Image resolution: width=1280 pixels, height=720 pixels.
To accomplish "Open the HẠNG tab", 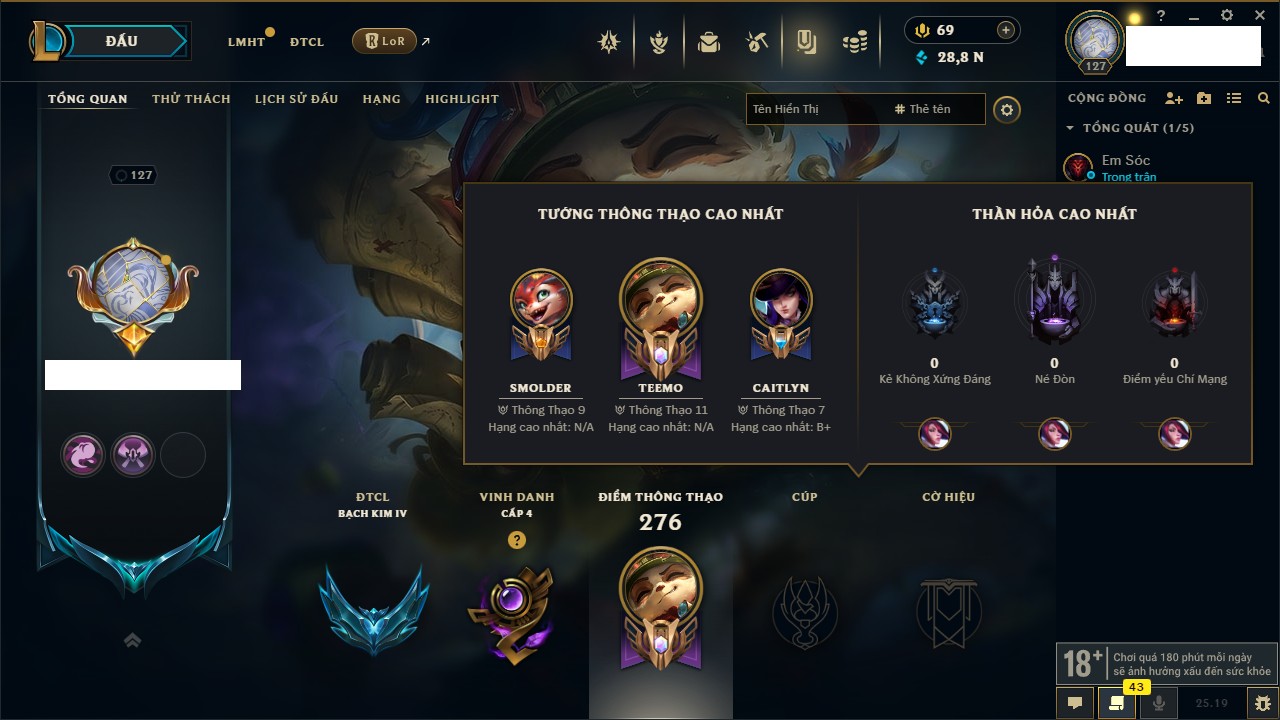I will pyautogui.click(x=381, y=99).
